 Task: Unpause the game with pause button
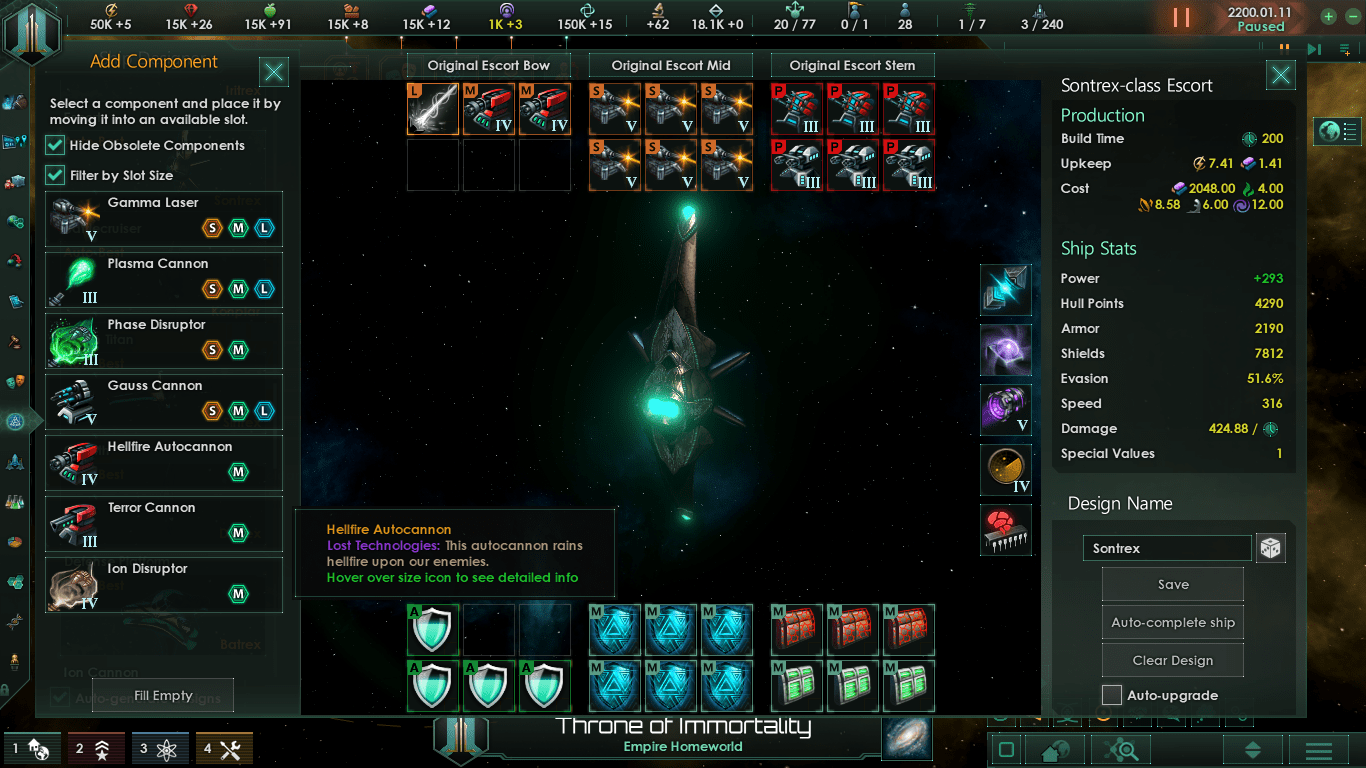1182,17
